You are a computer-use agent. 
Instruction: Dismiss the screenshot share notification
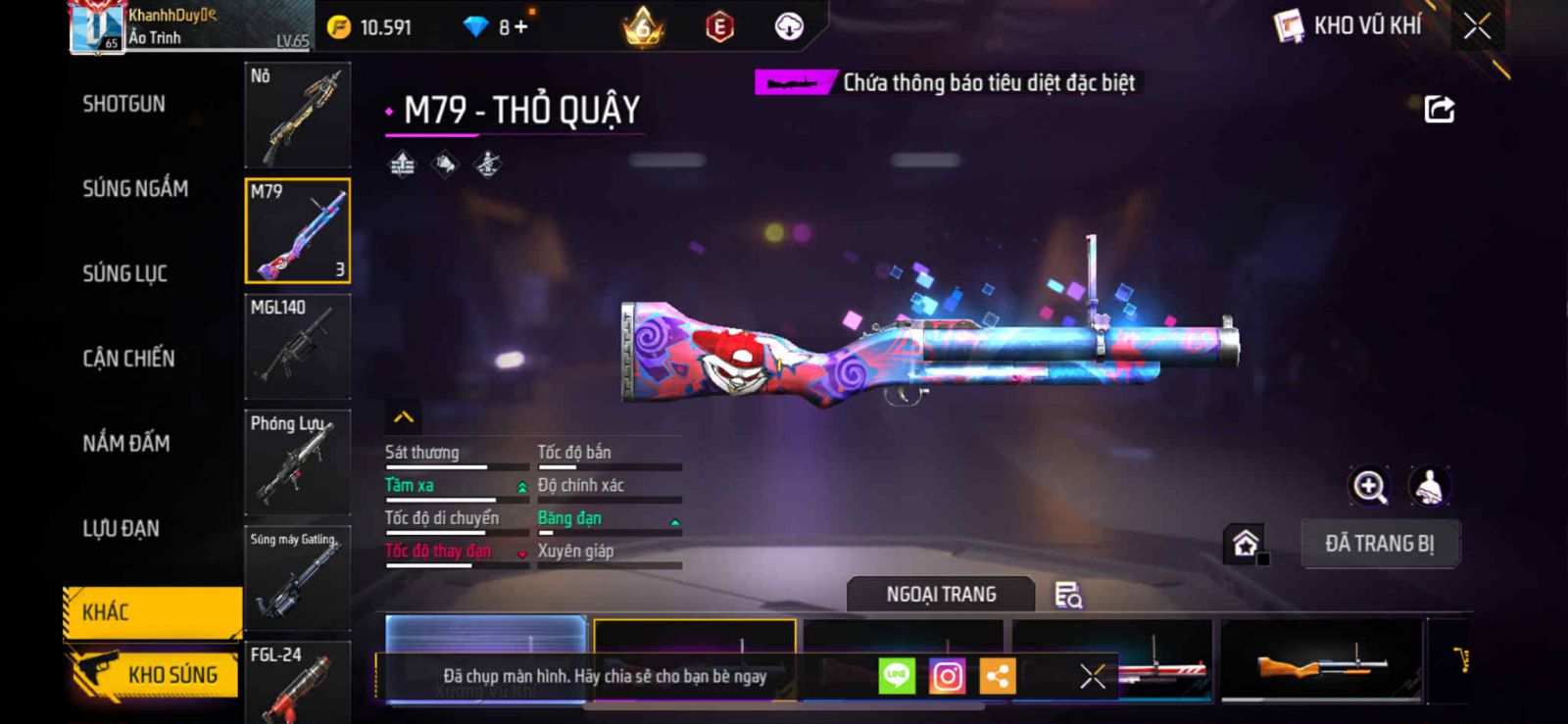pyautogui.click(x=1093, y=676)
